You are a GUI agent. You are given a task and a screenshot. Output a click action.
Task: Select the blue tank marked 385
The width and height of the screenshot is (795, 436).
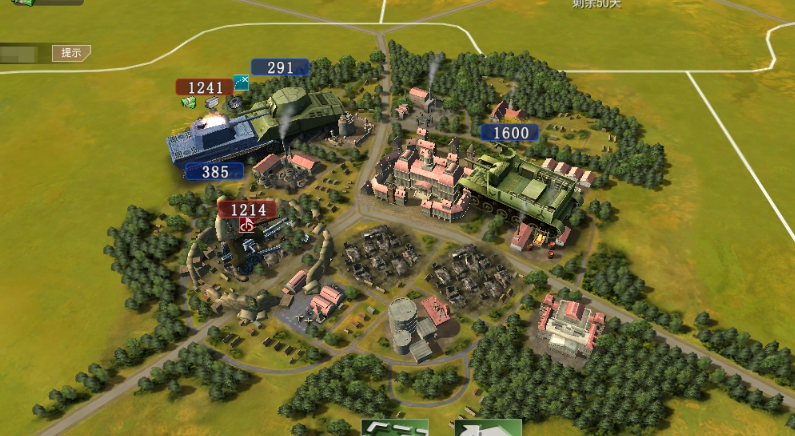220,142
